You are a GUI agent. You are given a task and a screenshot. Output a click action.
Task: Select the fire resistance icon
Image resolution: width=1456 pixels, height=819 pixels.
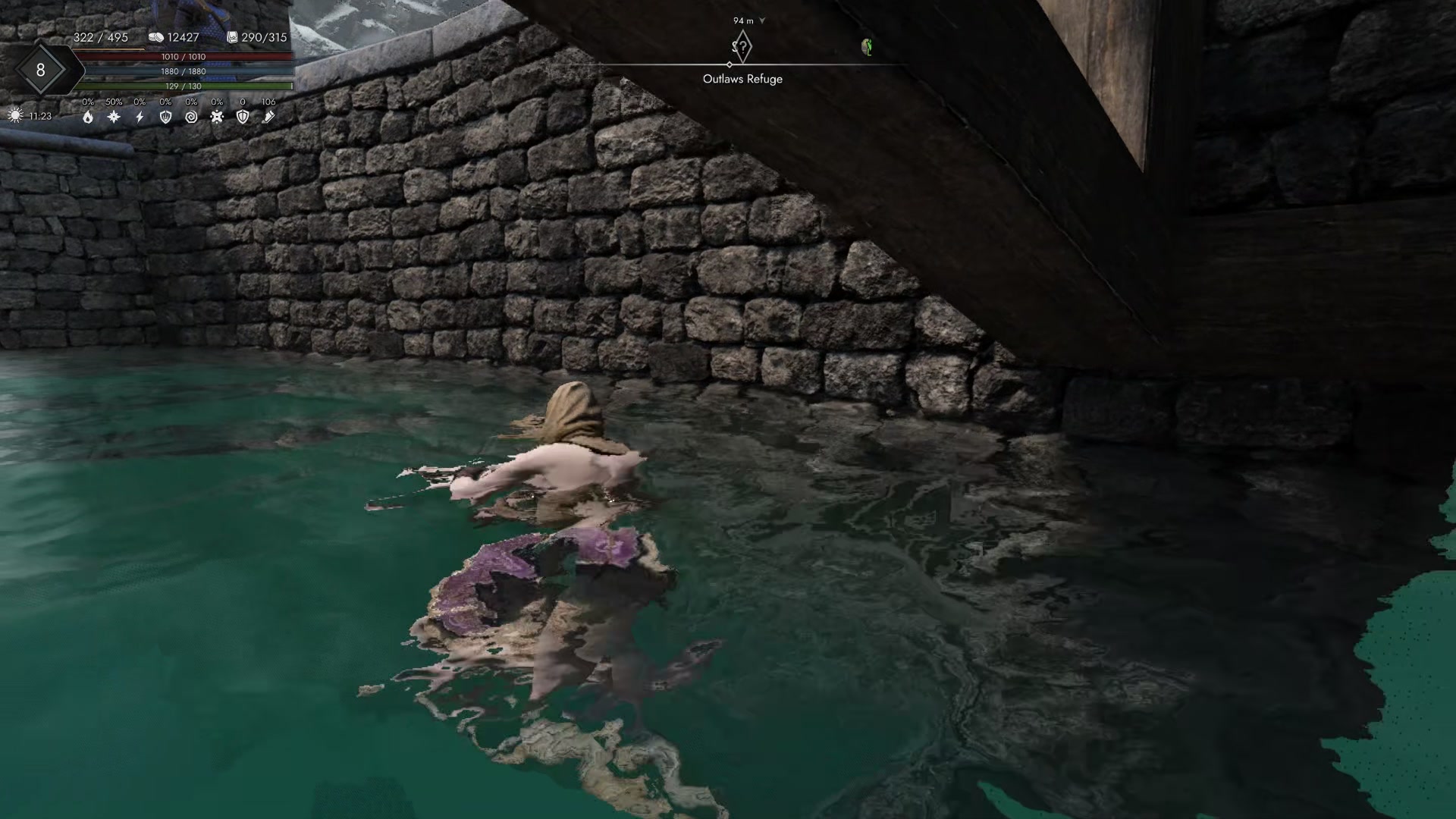coord(88,118)
